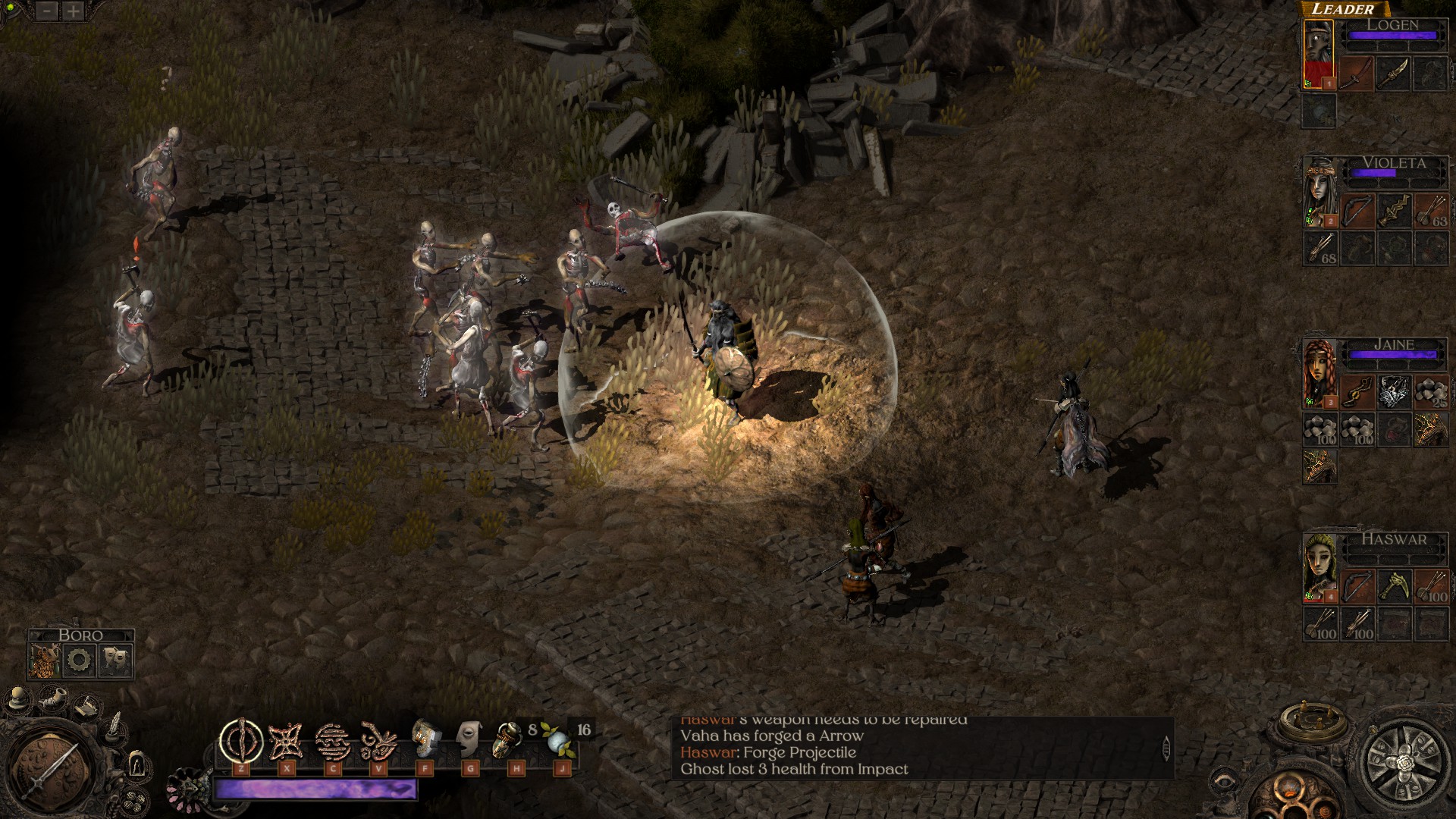Select Haswar's green axe slot
1456x819 pixels.
(x=1394, y=585)
